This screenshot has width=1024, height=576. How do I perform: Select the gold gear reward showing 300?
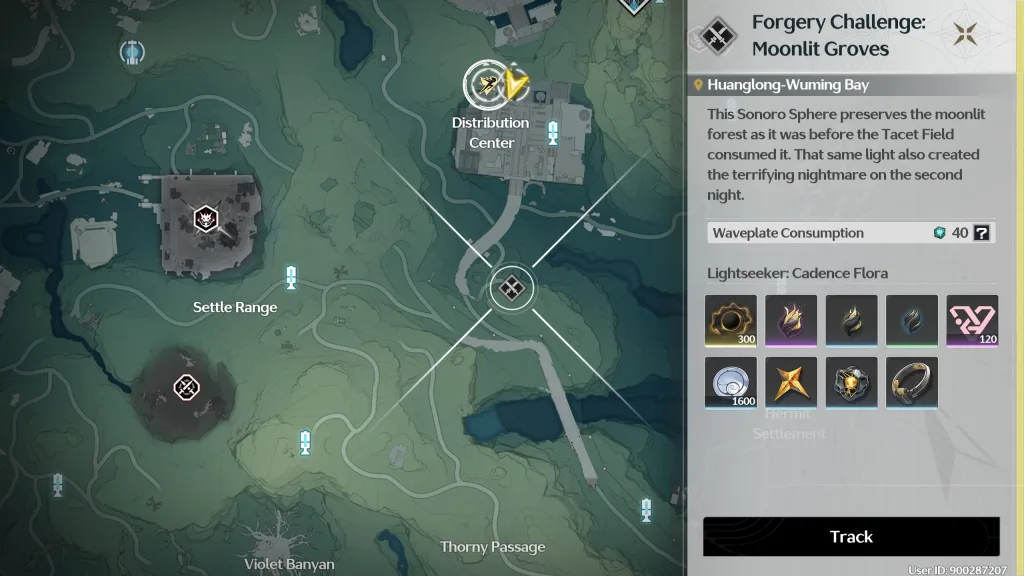730,321
